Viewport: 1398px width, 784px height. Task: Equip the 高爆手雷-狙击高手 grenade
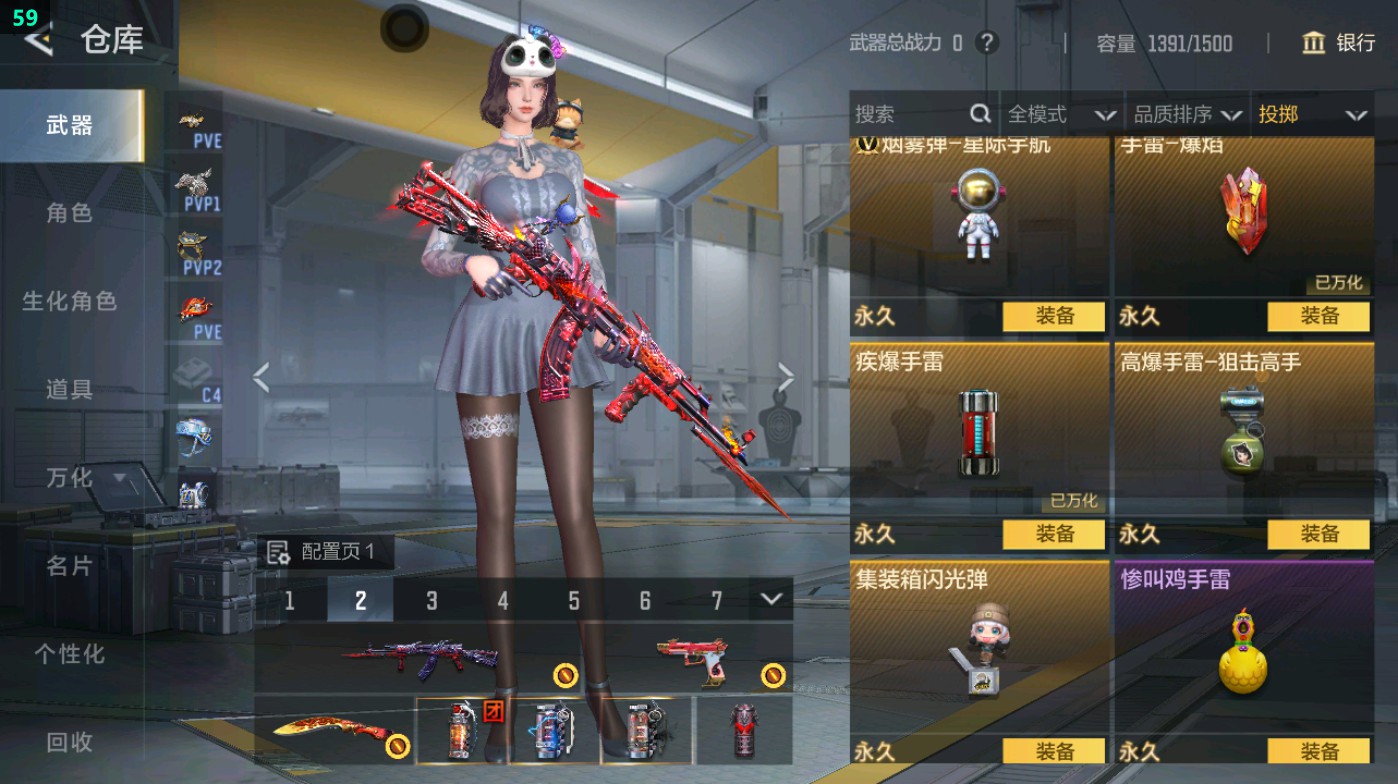[x=1318, y=534]
